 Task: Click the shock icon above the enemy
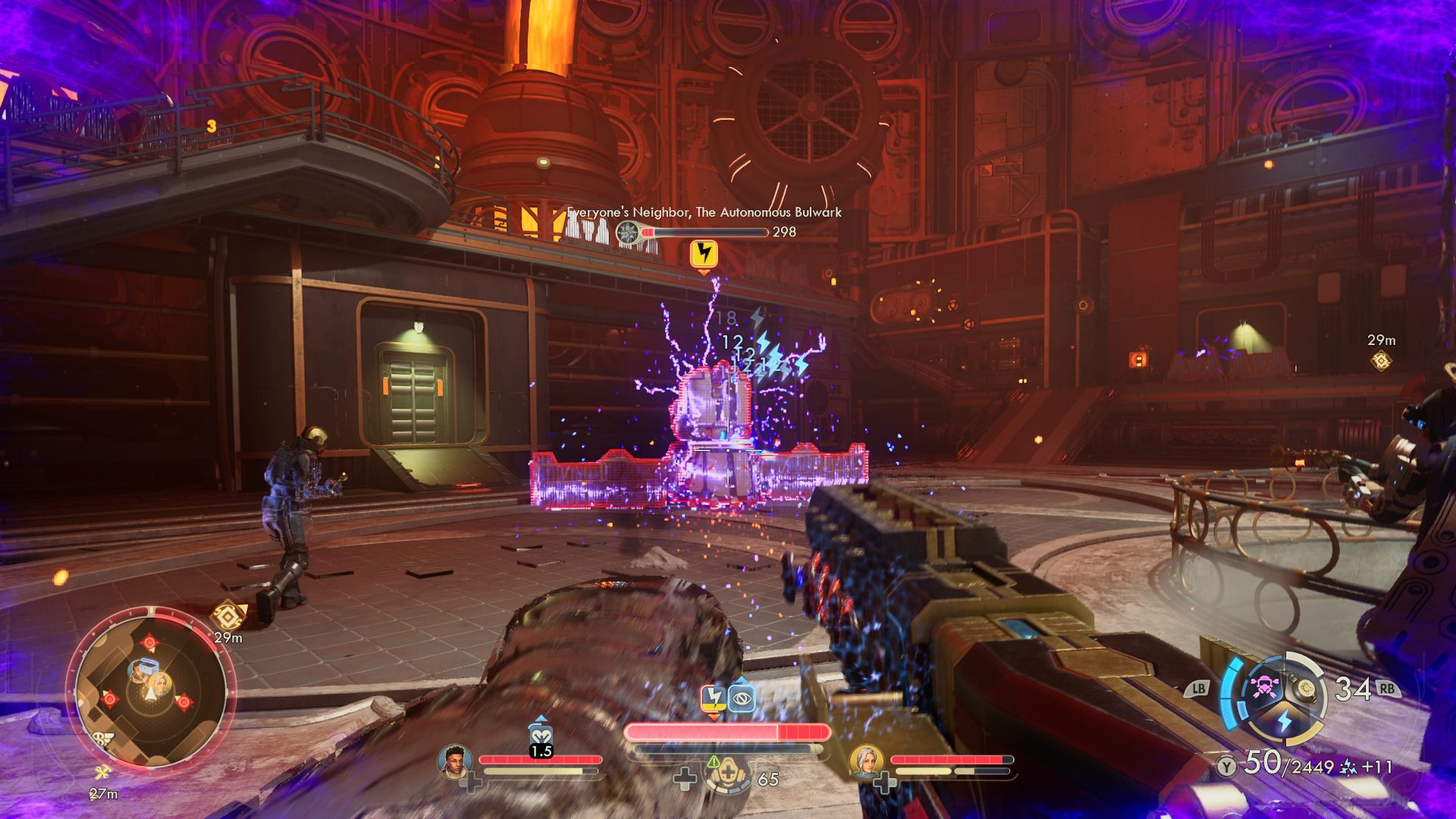(704, 253)
